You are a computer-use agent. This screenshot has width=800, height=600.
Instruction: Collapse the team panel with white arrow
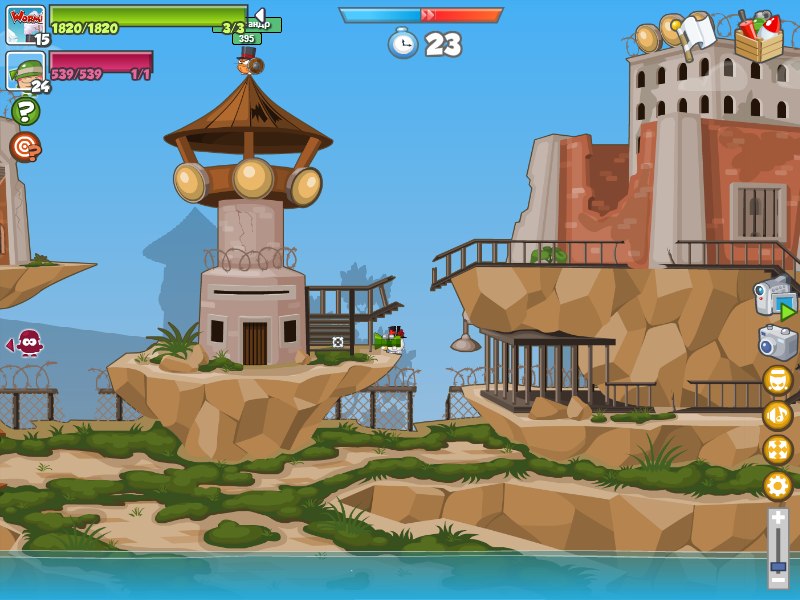tap(259, 14)
